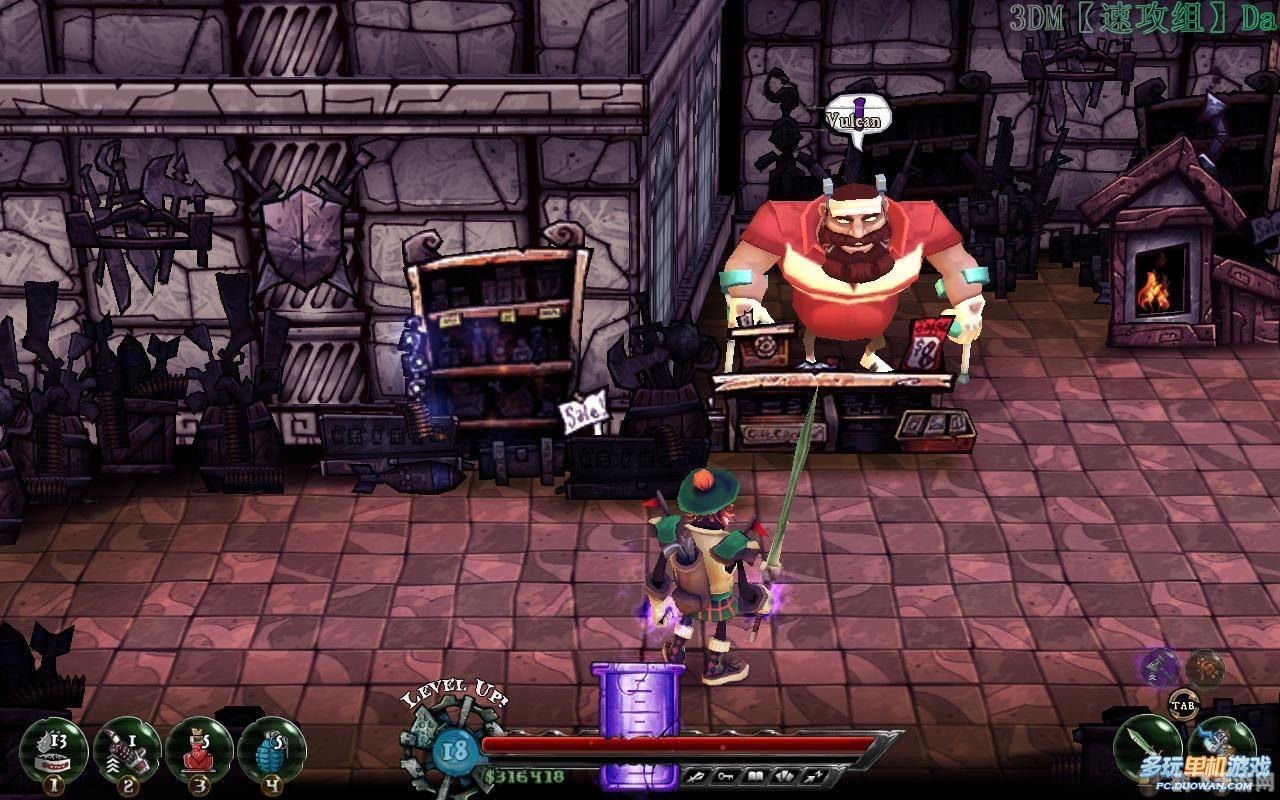Open the cards menu button
The height and width of the screenshot is (800, 1280).
784,776
